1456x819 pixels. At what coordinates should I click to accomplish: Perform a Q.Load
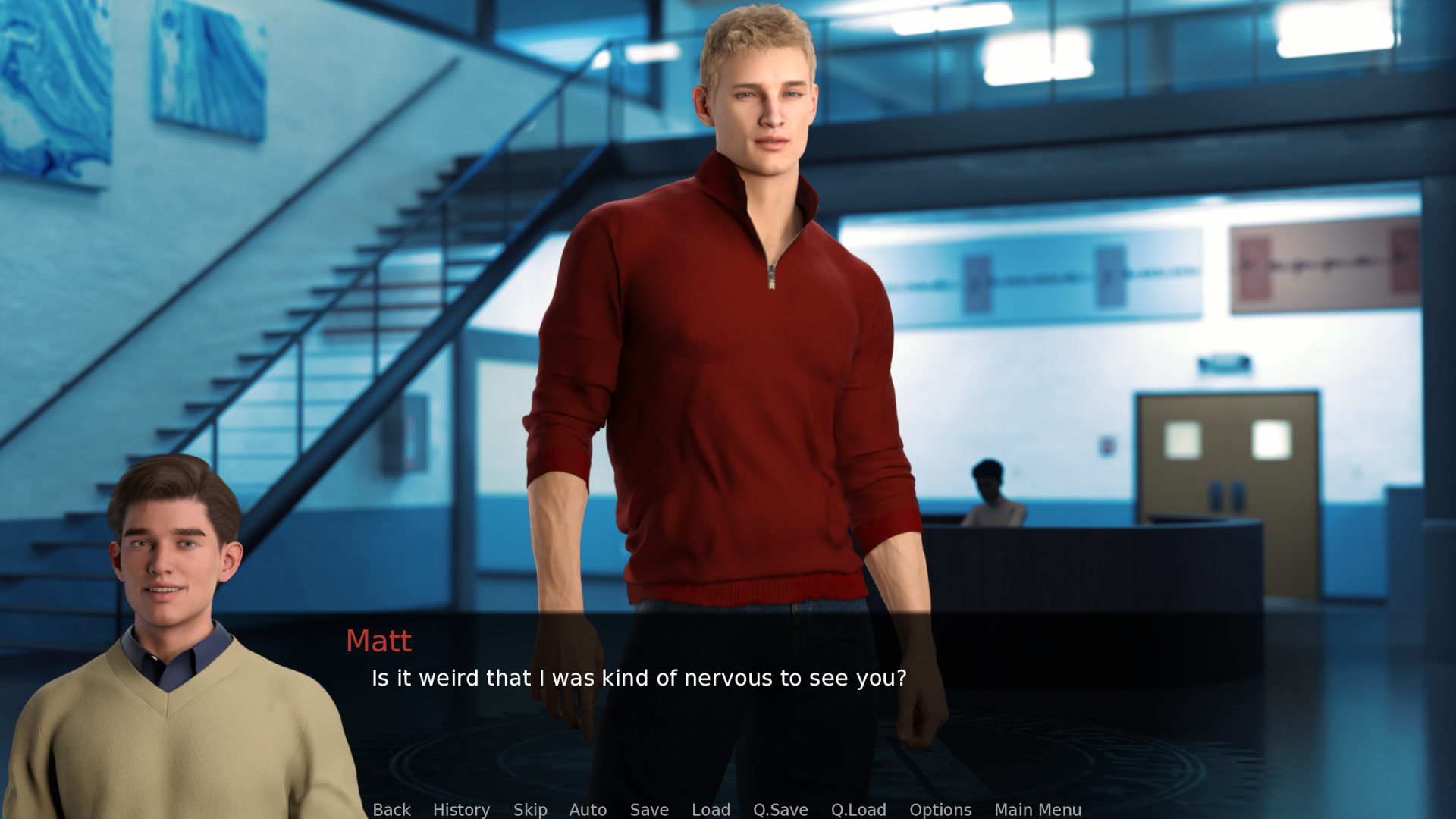[858, 810]
